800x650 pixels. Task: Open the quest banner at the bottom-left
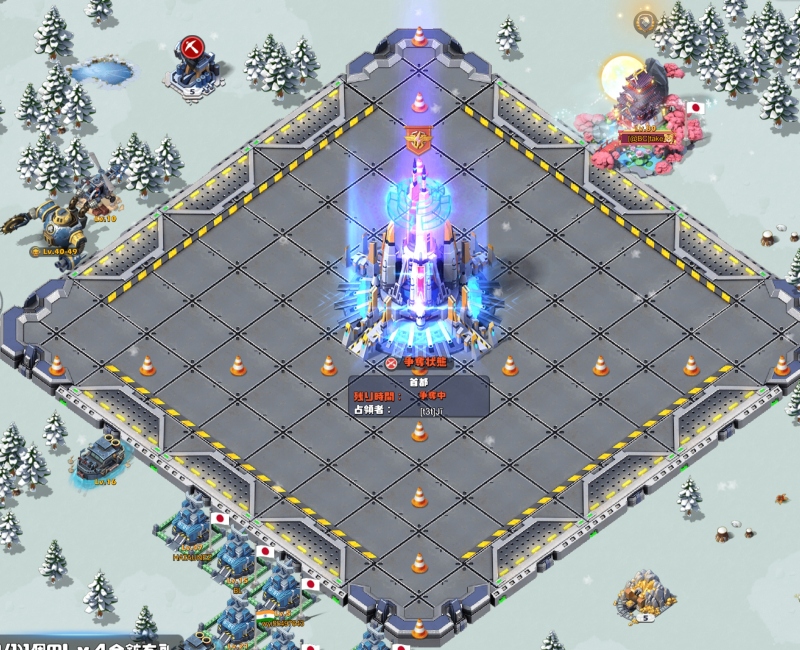(x=90, y=641)
